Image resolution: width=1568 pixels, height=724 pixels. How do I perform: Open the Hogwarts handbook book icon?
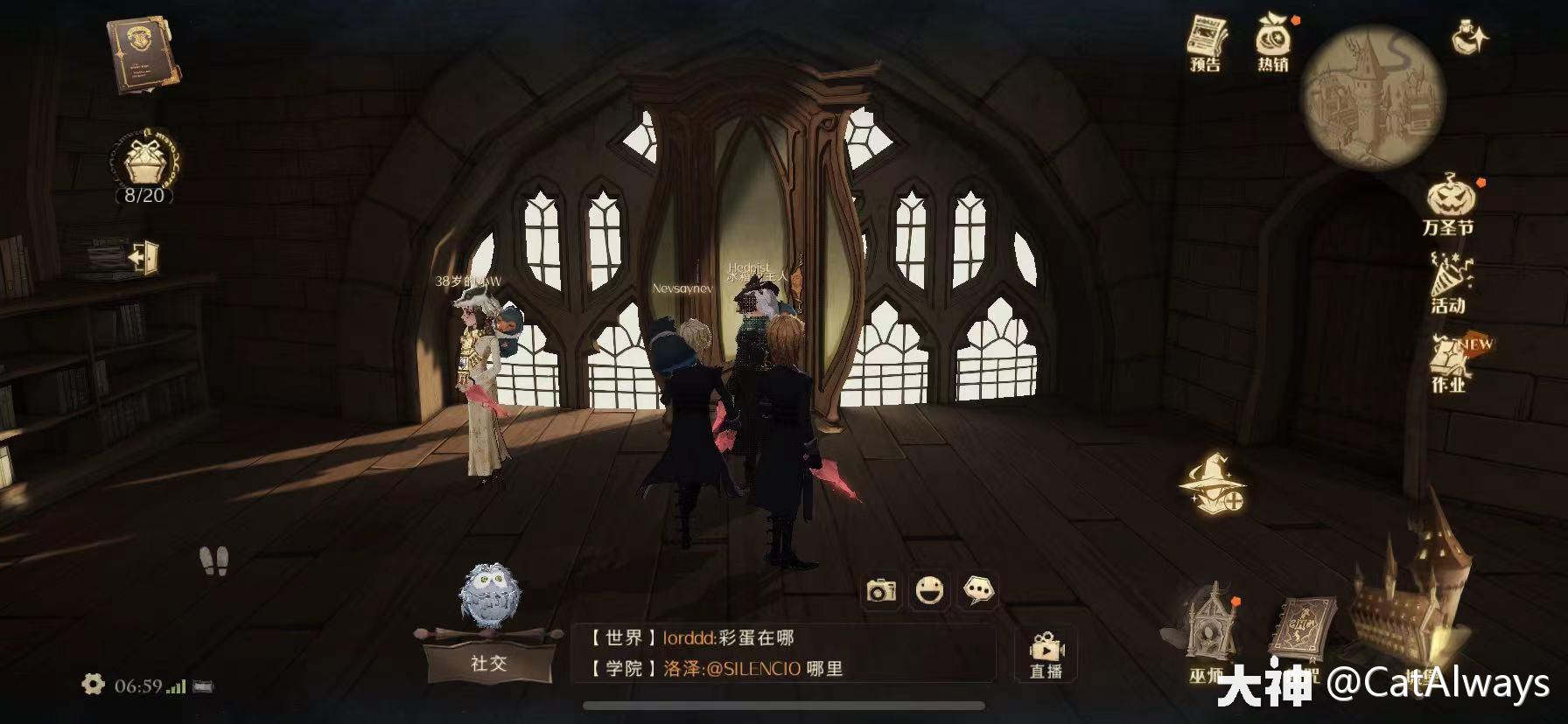[x=143, y=54]
